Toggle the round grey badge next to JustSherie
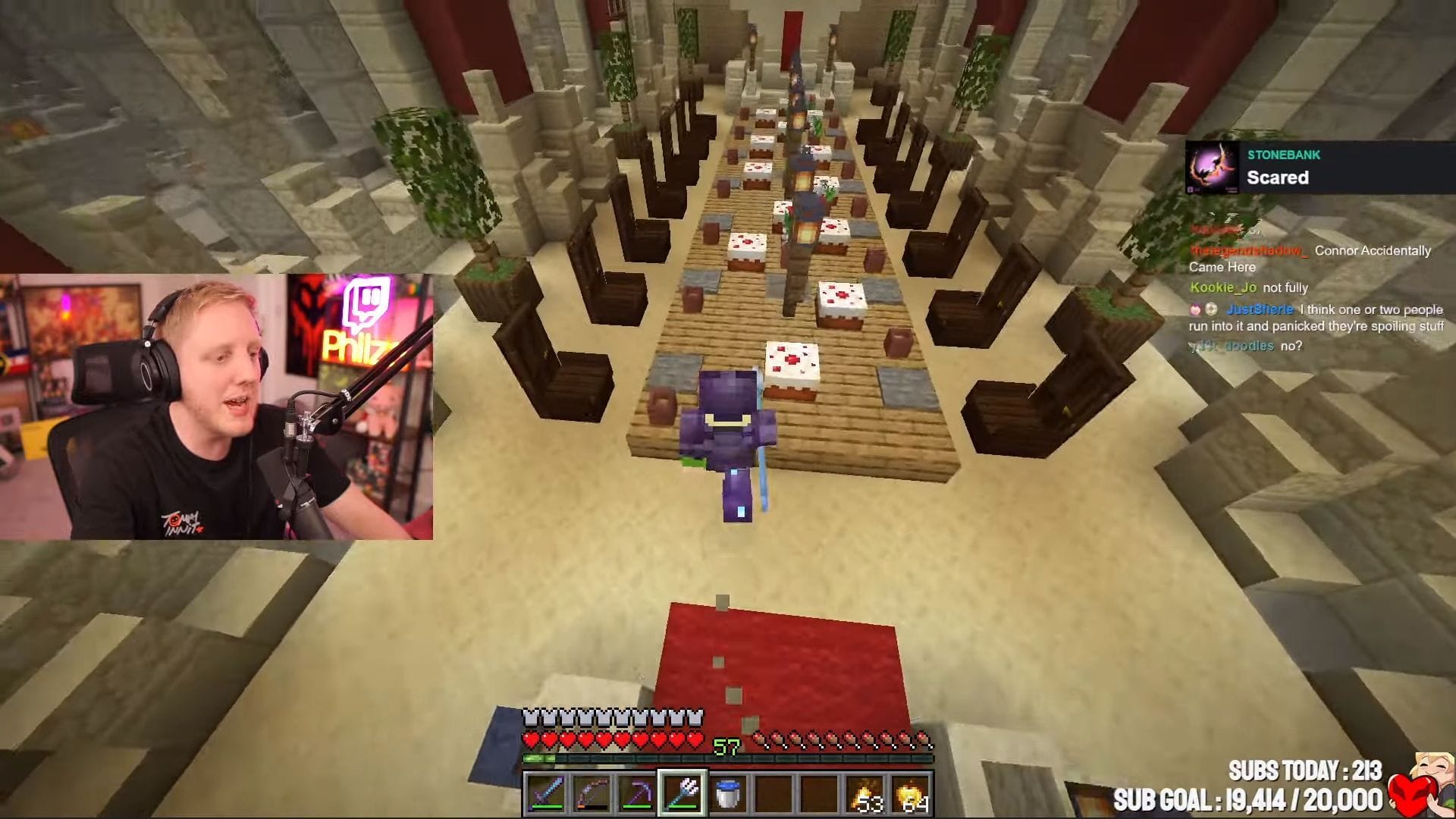The width and height of the screenshot is (1456, 819). click(1211, 309)
